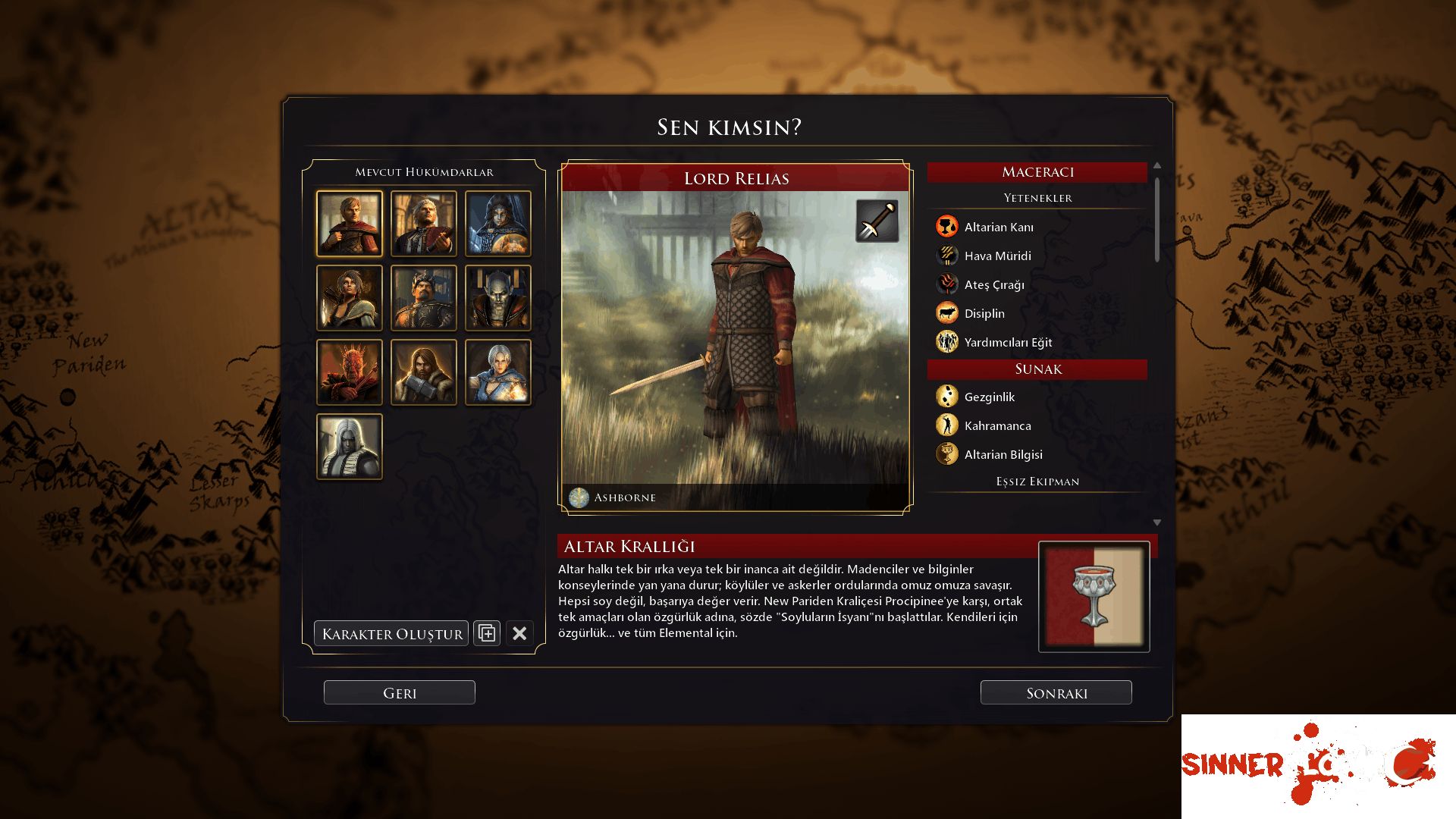Click the Gezginlik trait entry
The image size is (1456, 819).
[989, 397]
